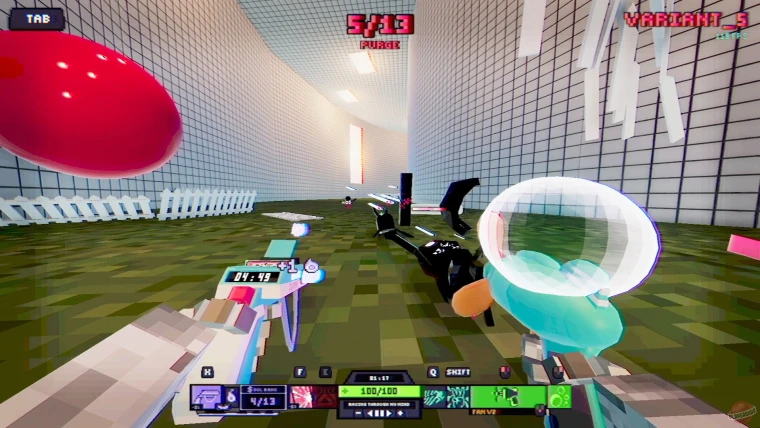
Task: Select the Fan V2 weapon slot
Action: [507, 396]
